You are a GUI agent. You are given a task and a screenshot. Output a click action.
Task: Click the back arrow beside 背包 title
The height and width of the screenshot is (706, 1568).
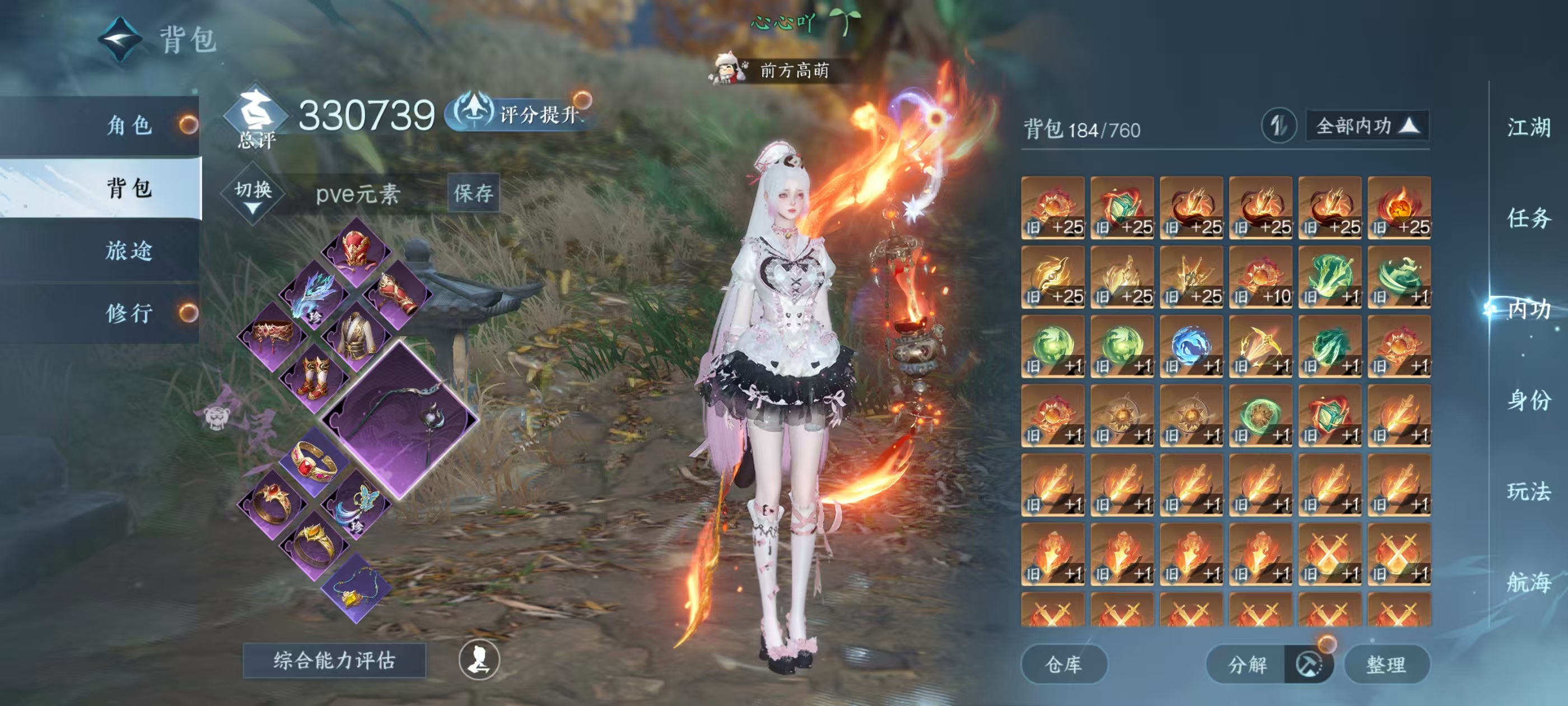[x=120, y=40]
